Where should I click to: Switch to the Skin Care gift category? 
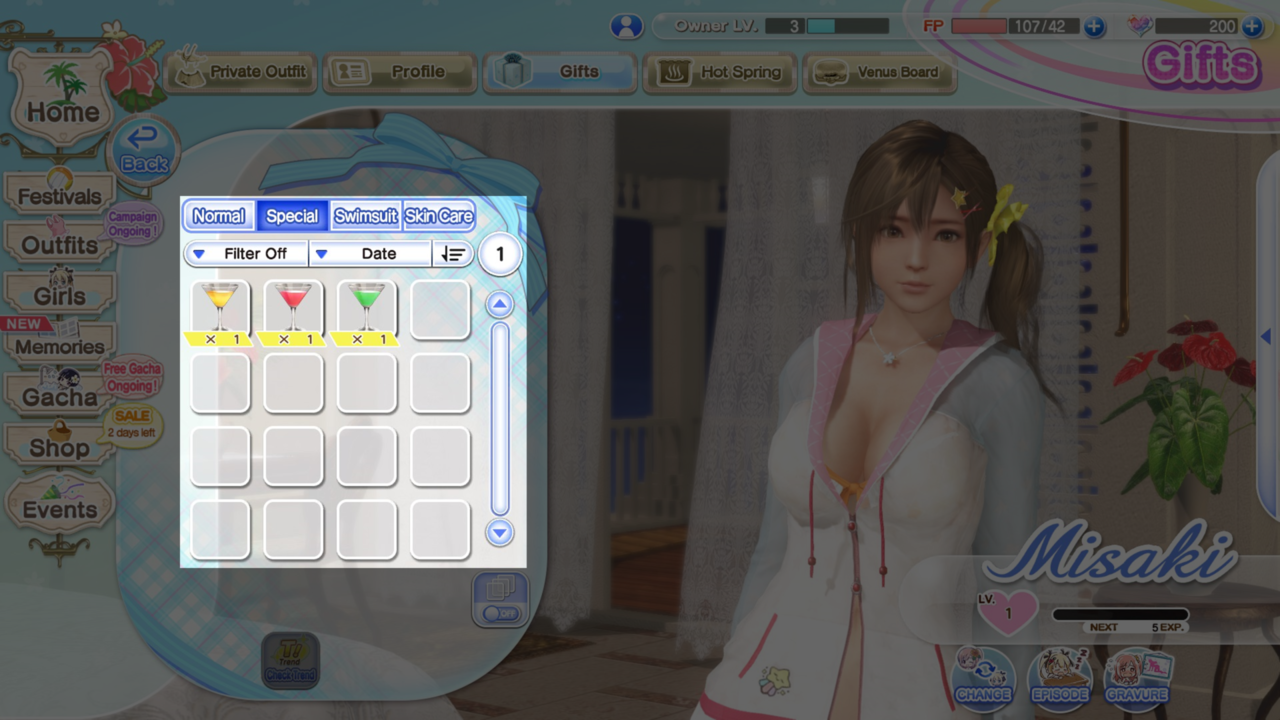438,216
